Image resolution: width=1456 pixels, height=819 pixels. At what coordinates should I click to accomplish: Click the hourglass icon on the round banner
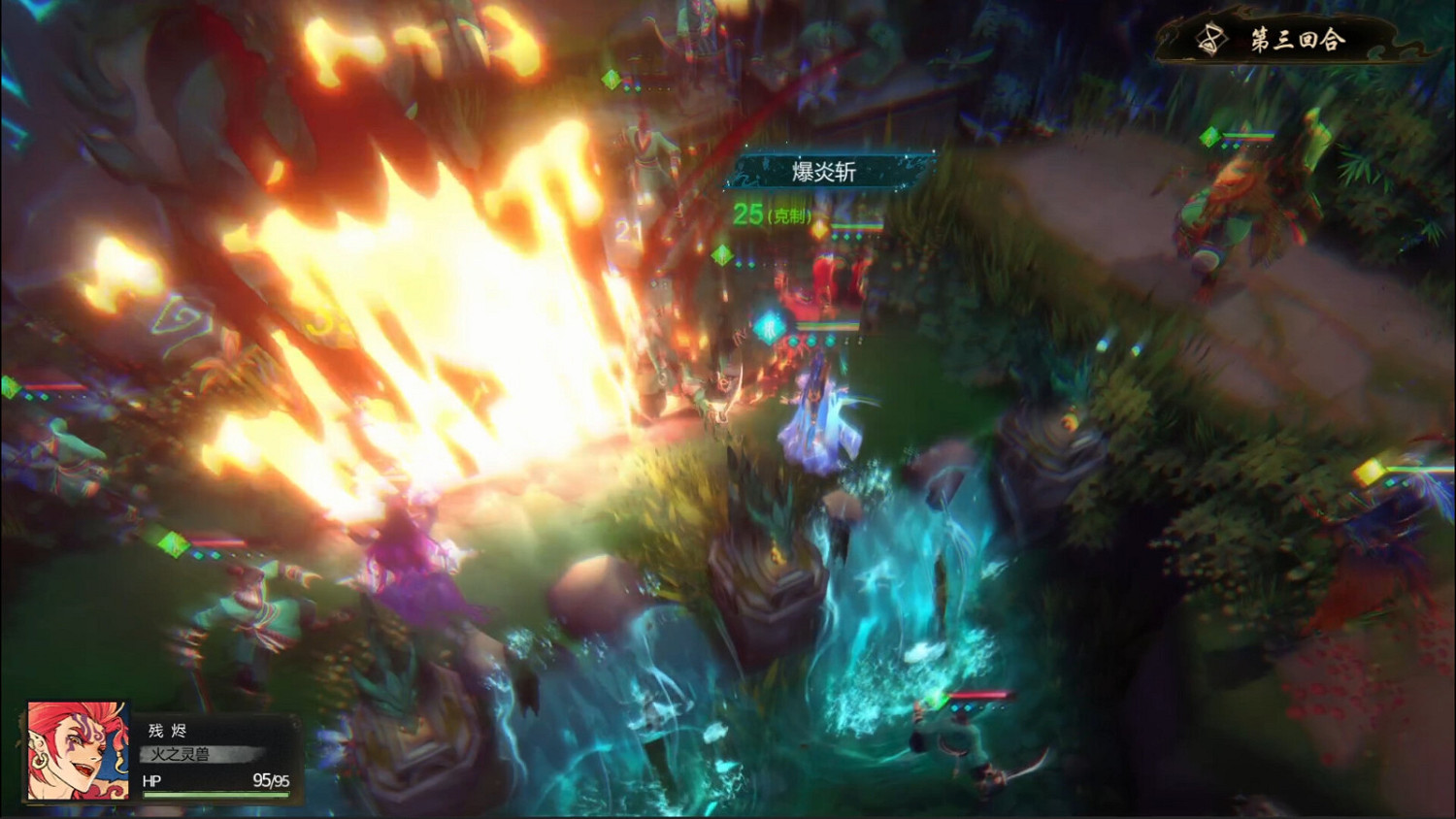point(1210,41)
